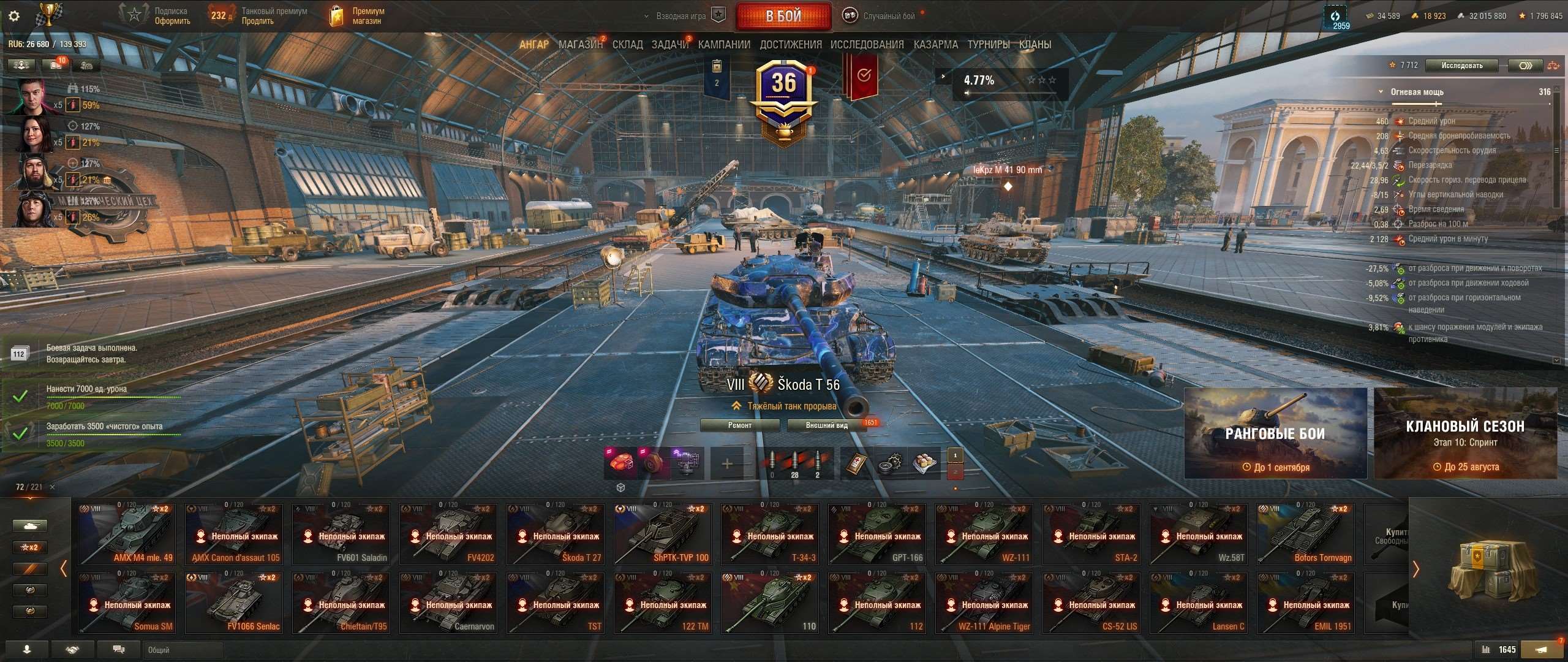
Task: Toggle the x2 experience carousel filter
Action: tap(29, 547)
